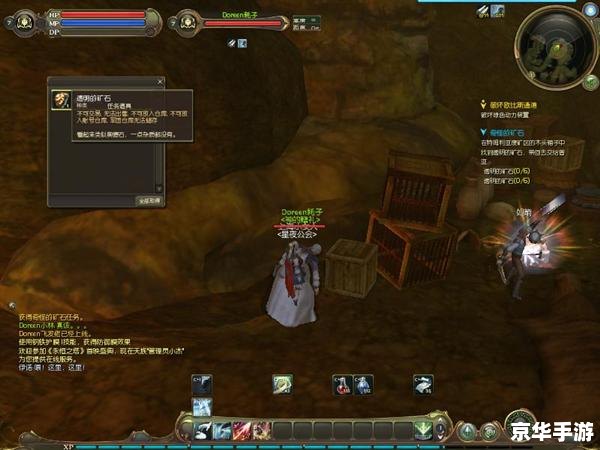
Task: Select the ore item icon in loot window
Action: 59,101
